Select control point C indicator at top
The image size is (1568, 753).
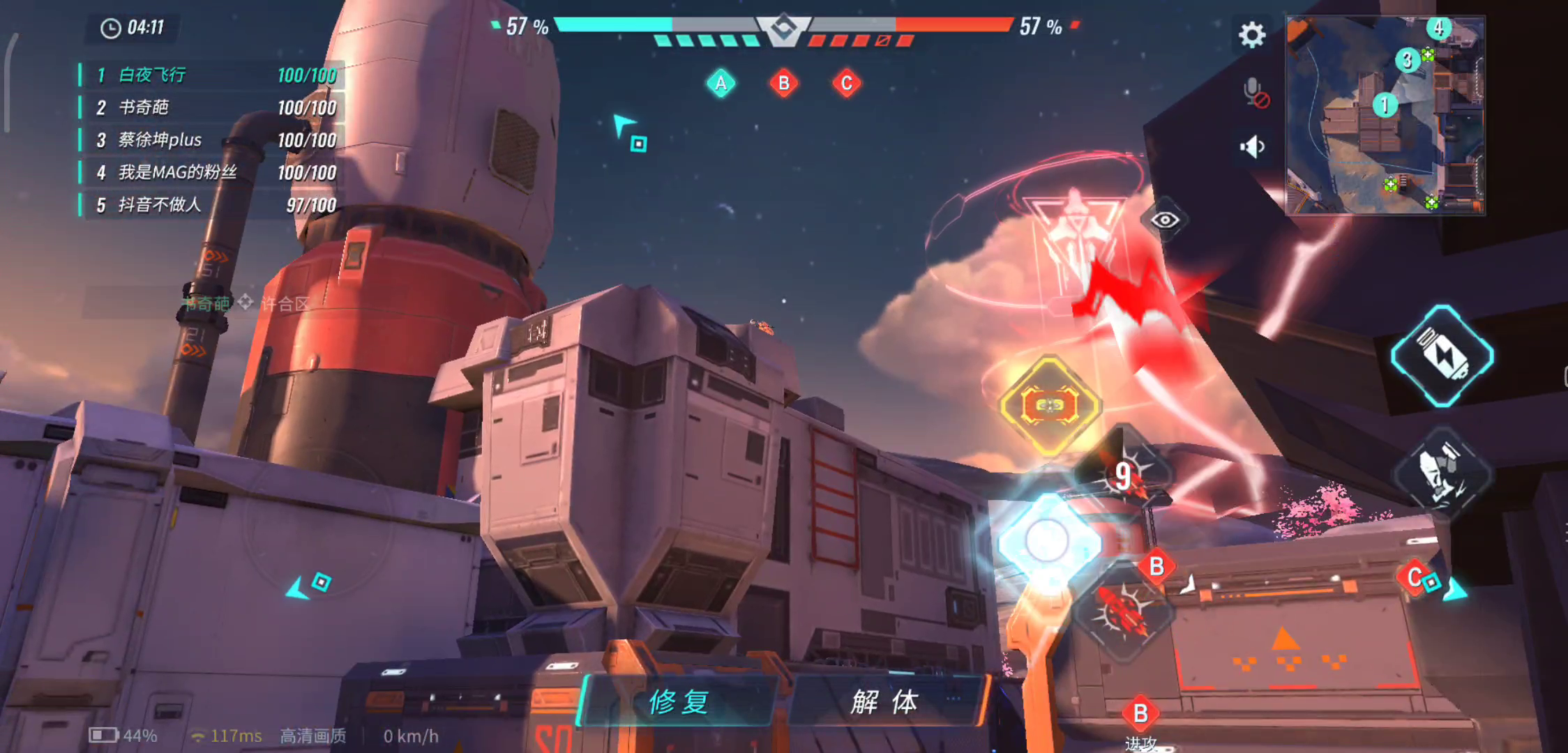[x=846, y=84]
